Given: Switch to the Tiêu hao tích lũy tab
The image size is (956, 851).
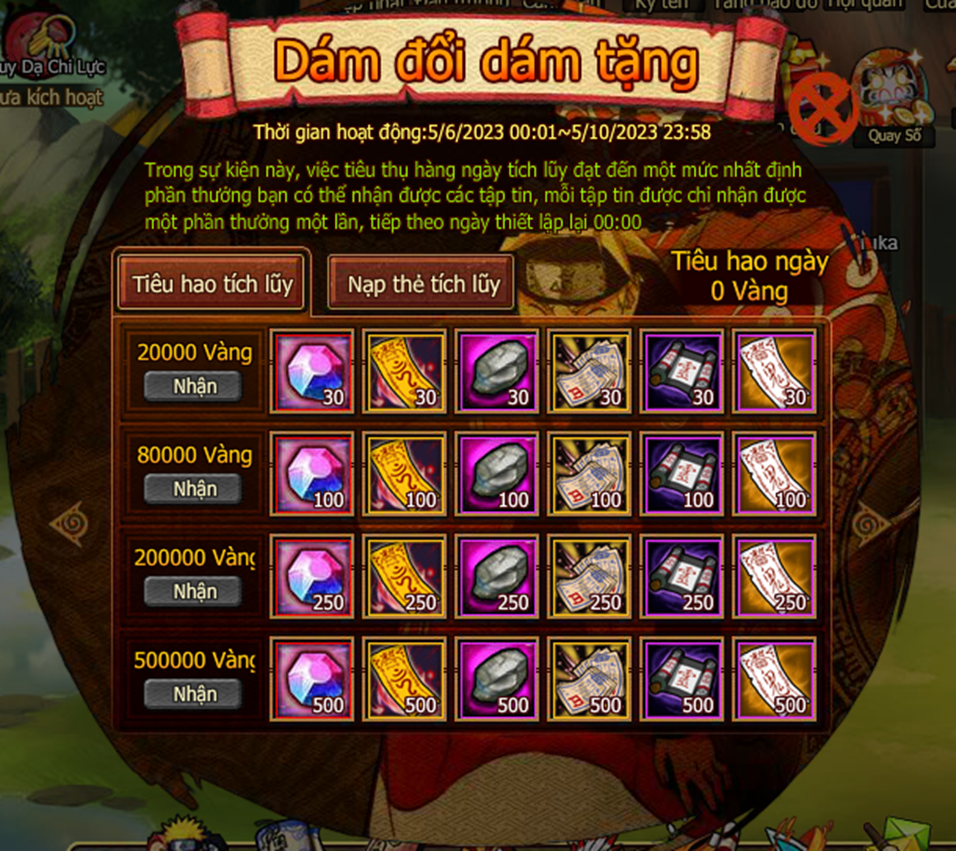Looking at the screenshot, I should 212,284.
